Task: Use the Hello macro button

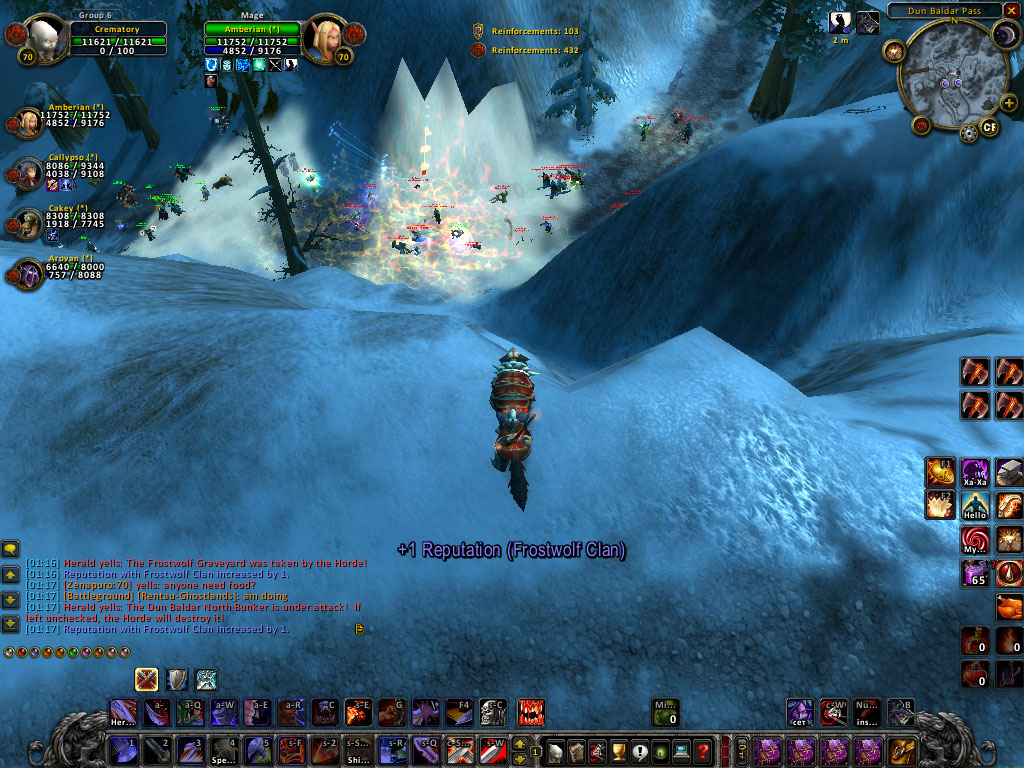Action: click(975, 506)
